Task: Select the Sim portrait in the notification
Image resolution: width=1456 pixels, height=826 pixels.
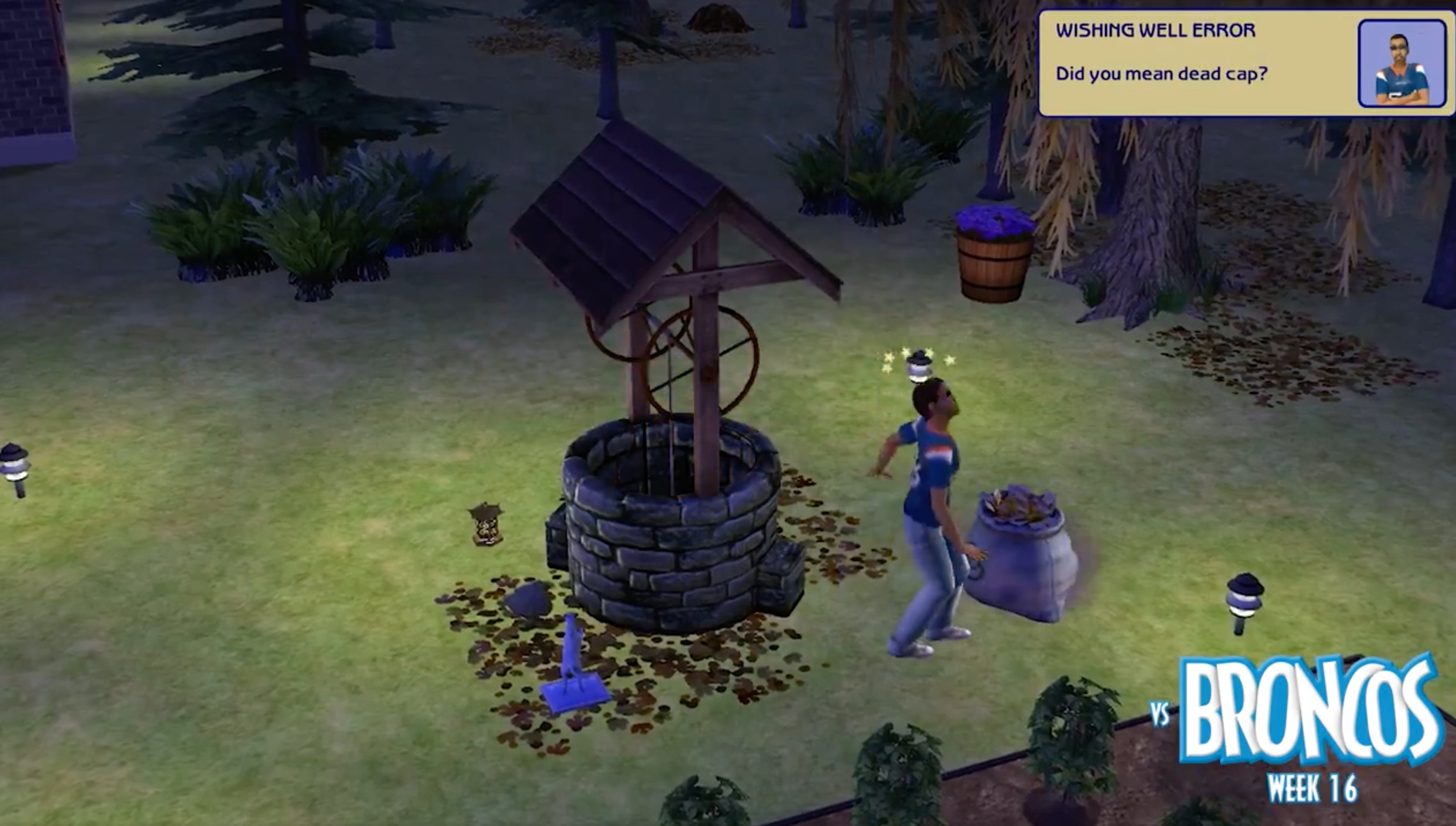Action: tap(1401, 64)
